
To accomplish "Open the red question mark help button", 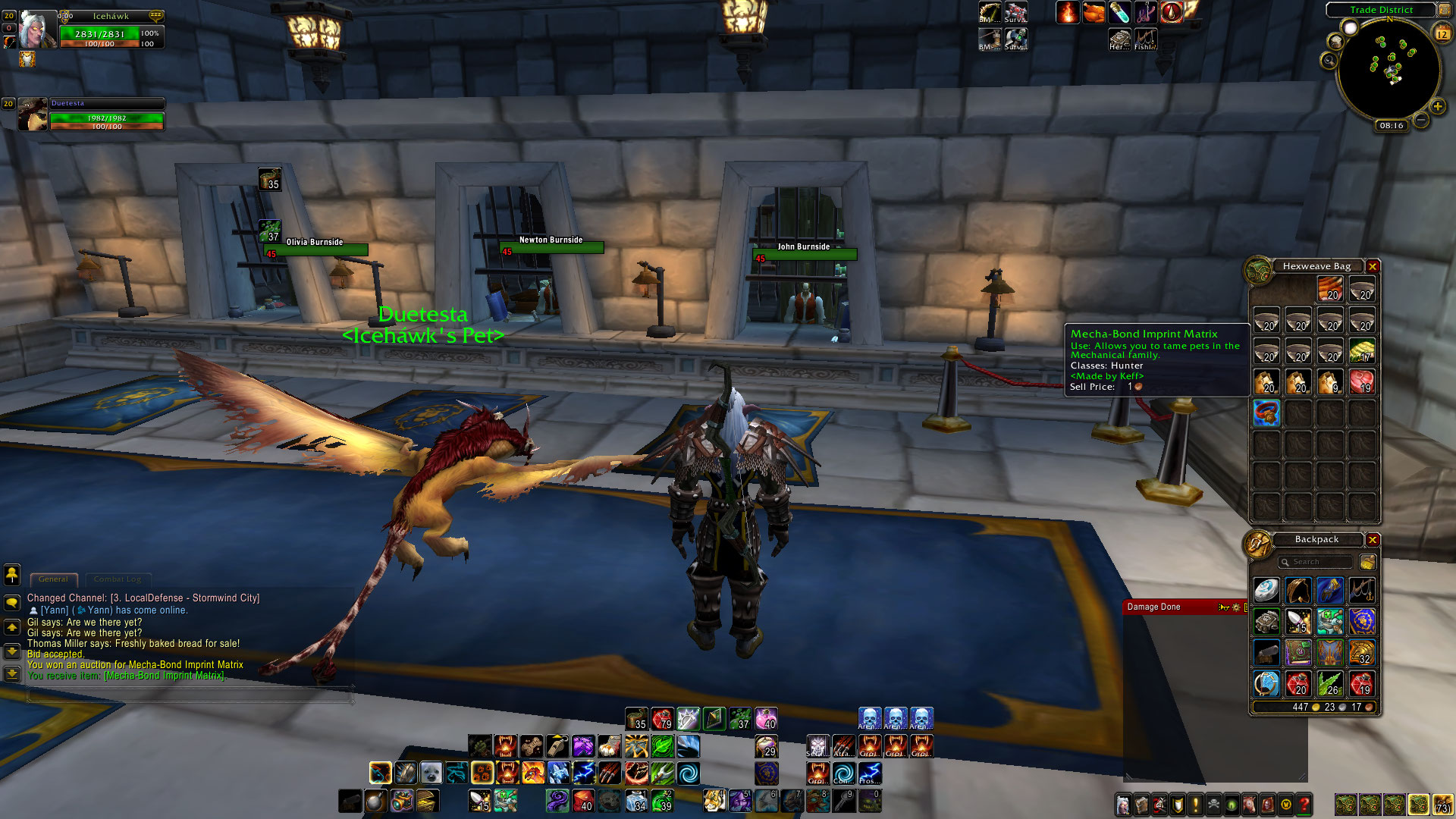I will click(1304, 805).
